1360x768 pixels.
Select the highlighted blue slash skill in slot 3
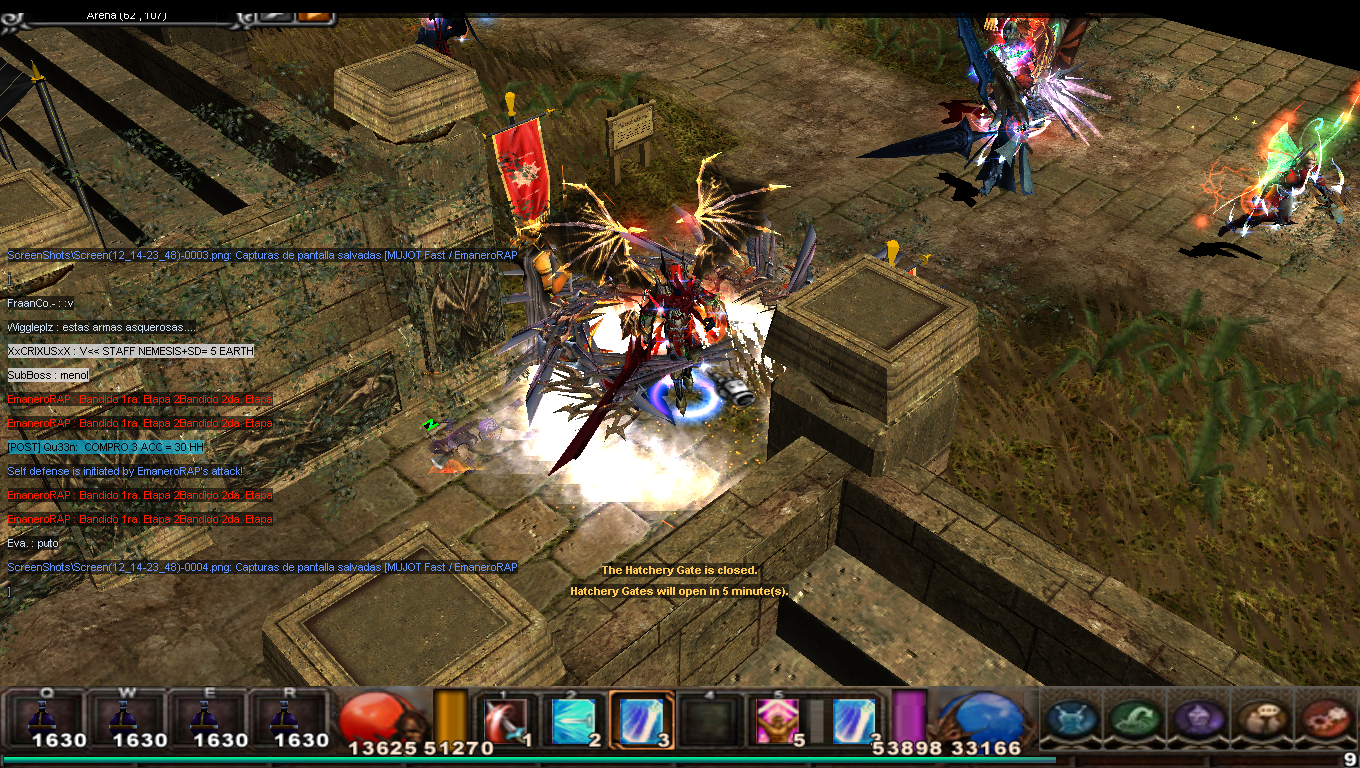click(641, 720)
